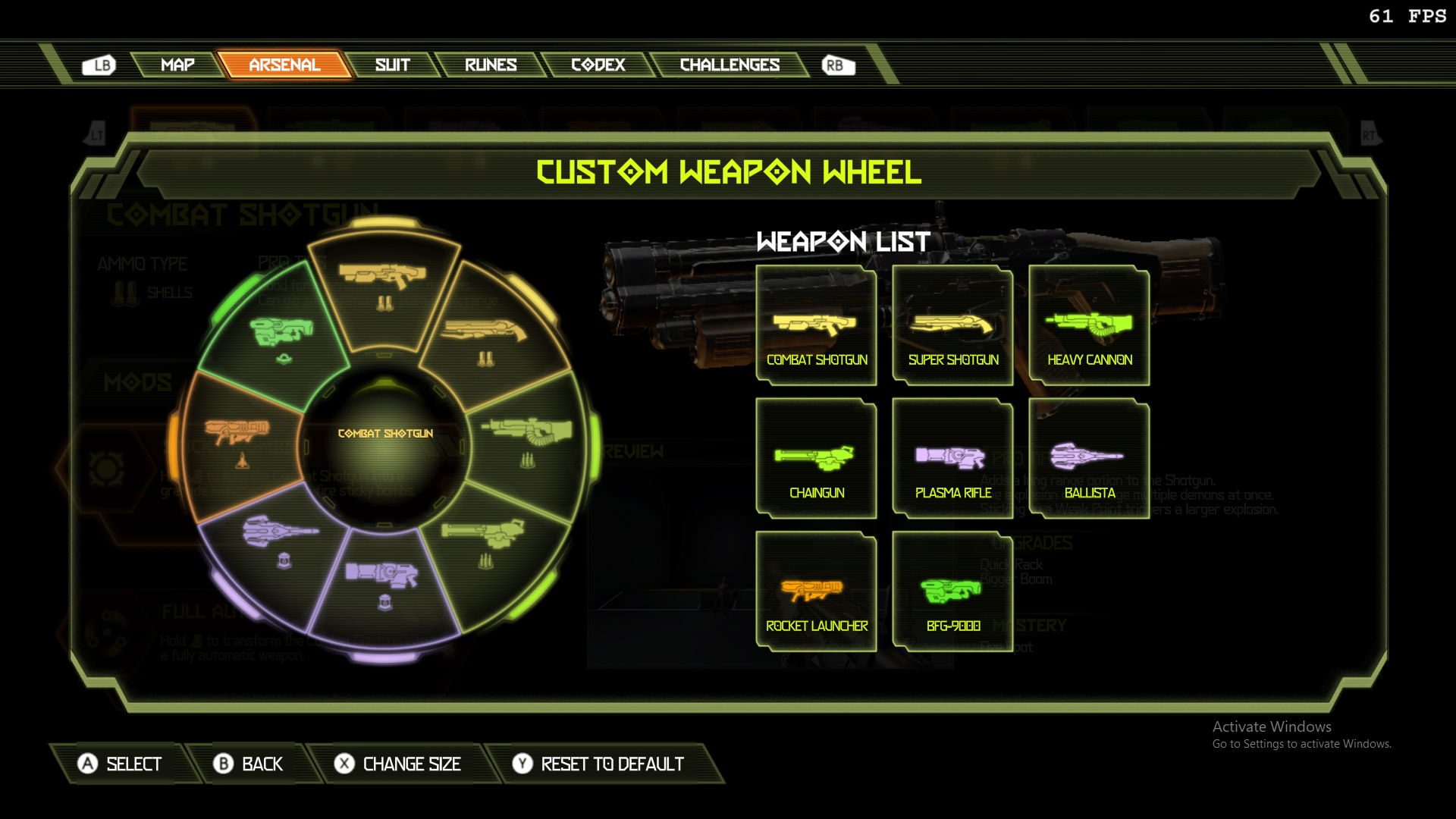
Task: Select the Arsenal tab
Action: 284,65
